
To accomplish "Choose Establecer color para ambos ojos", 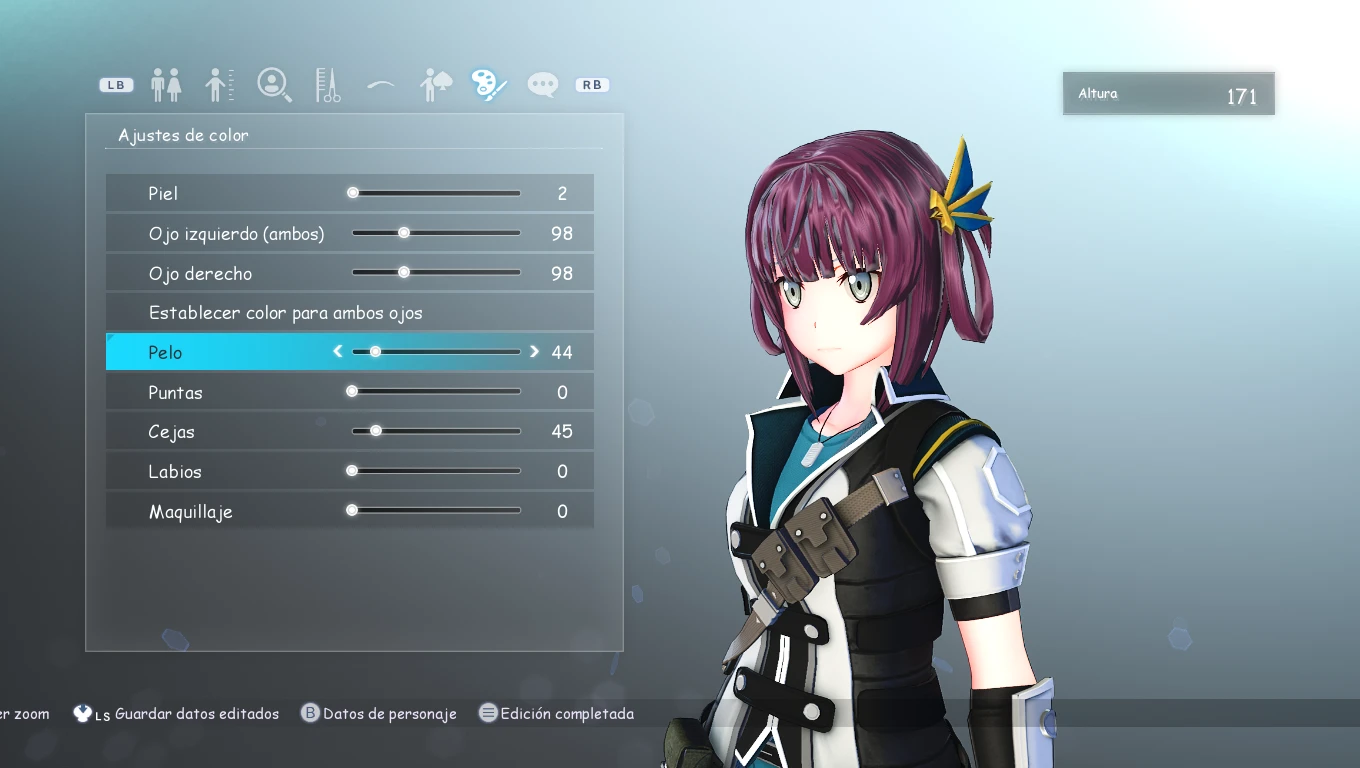I will pos(286,313).
